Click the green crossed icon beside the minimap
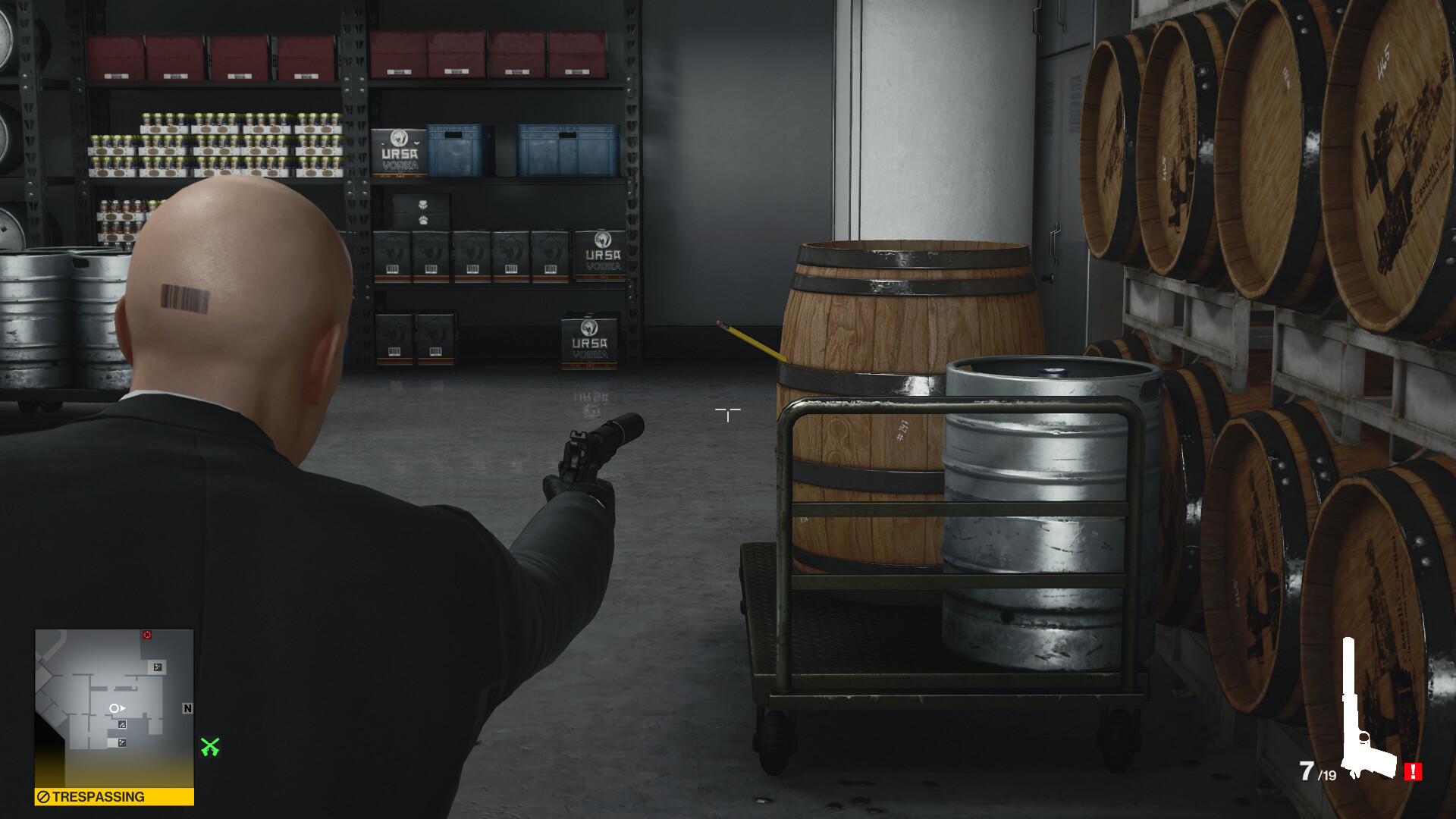1456x819 pixels. [210, 747]
